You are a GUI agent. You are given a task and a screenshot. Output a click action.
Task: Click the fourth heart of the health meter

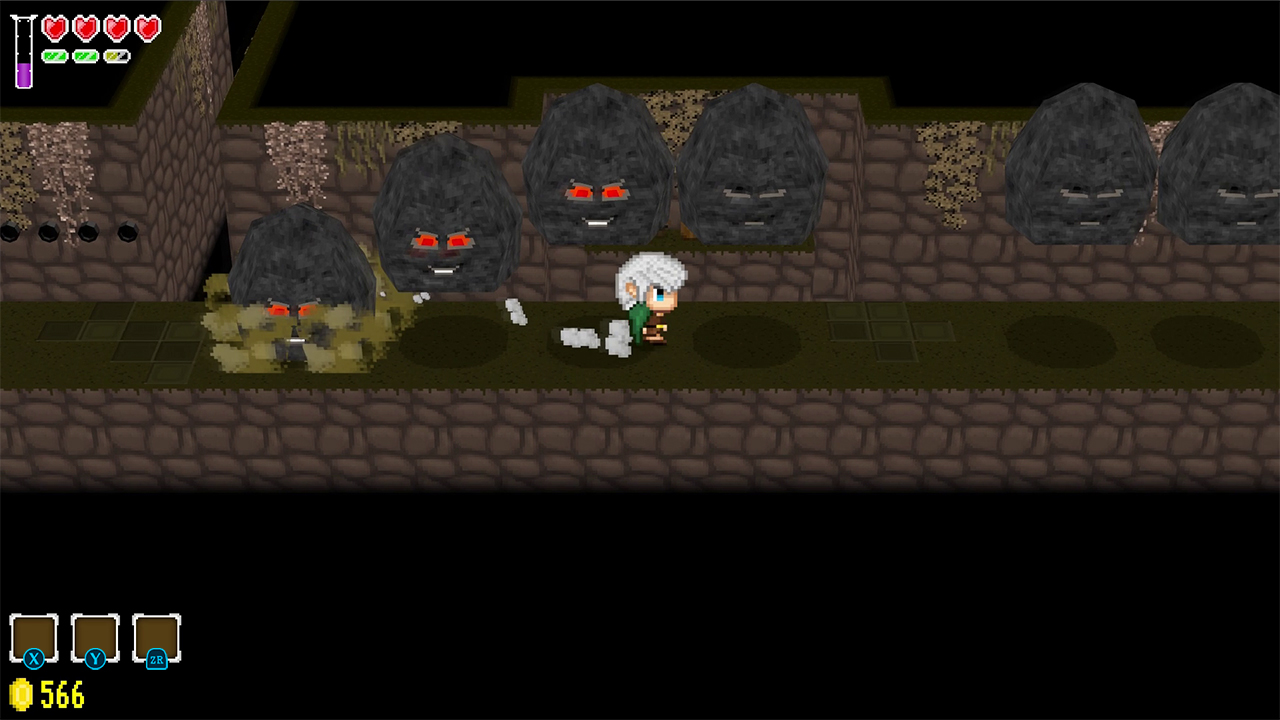(148, 28)
